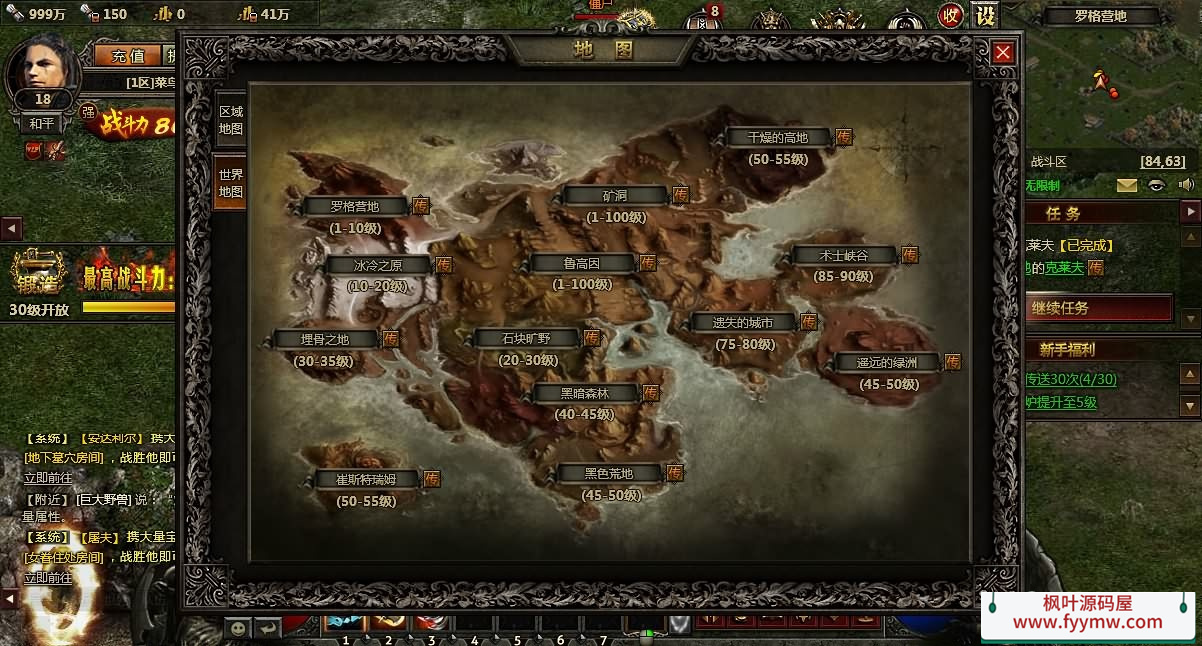The height and width of the screenshot is (646, 1202).
Task: Teleport to 干燥的高地
Action: tap(844, 137)
